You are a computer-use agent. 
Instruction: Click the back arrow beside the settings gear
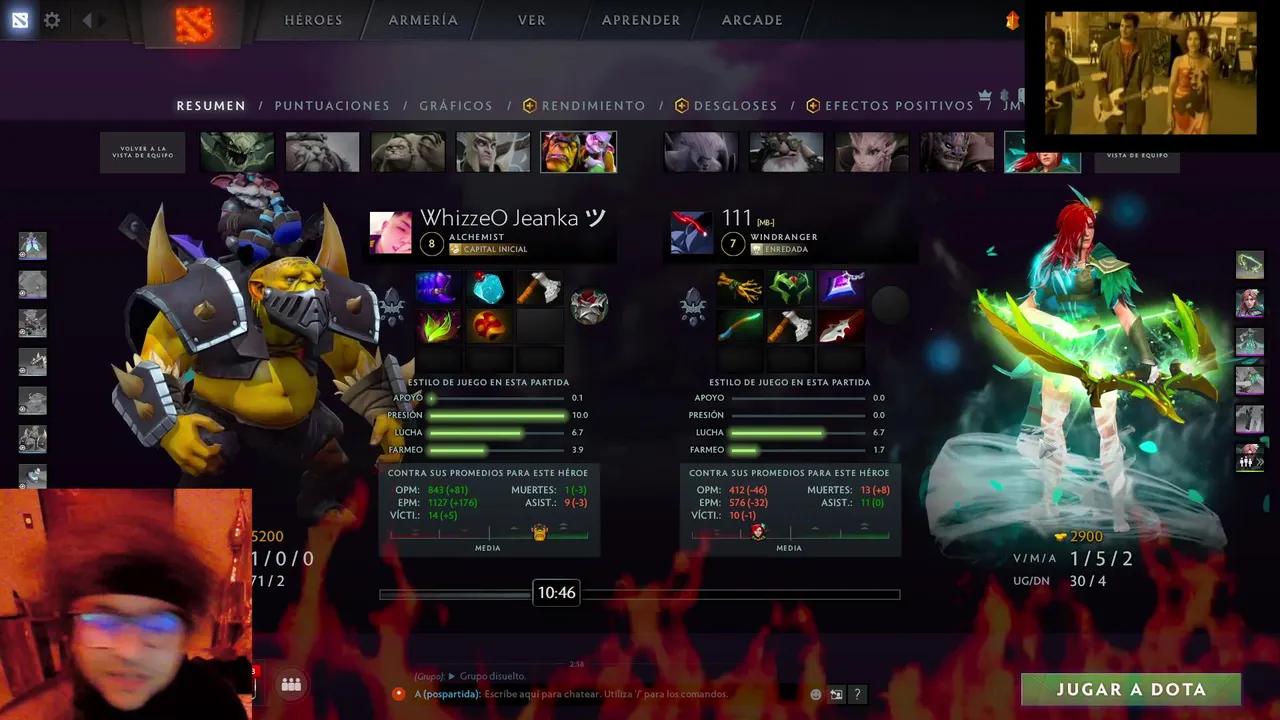click(88, 20)
